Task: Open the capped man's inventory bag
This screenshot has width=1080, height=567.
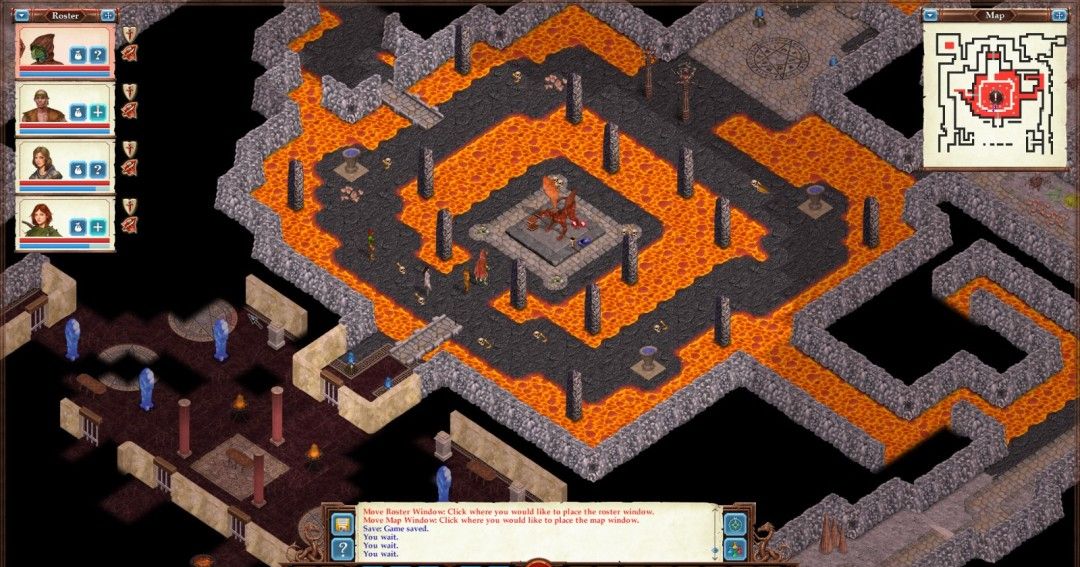Action: click(80, 113)
